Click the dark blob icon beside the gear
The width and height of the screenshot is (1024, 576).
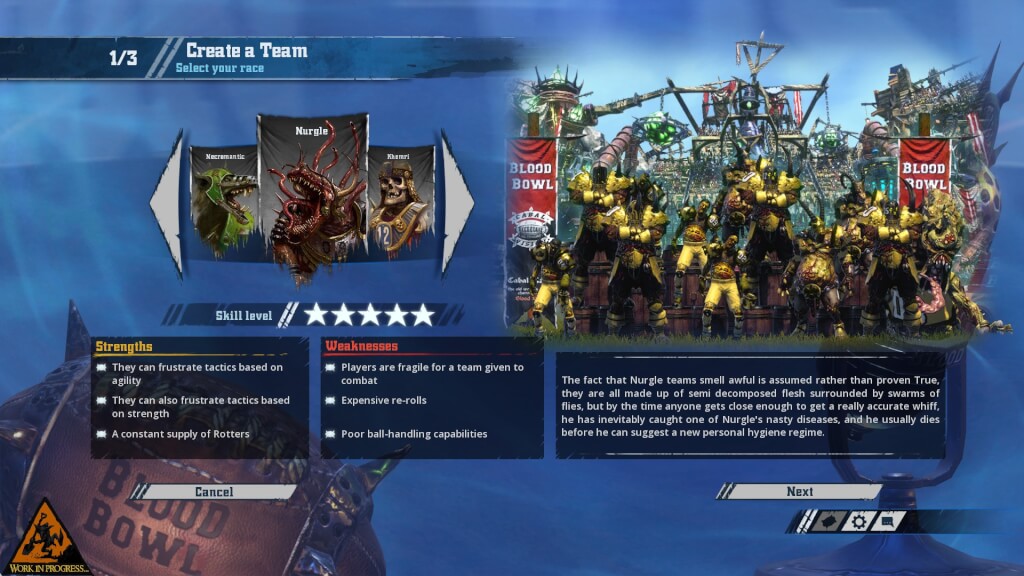pyautogui.click(x=828, y=521)
